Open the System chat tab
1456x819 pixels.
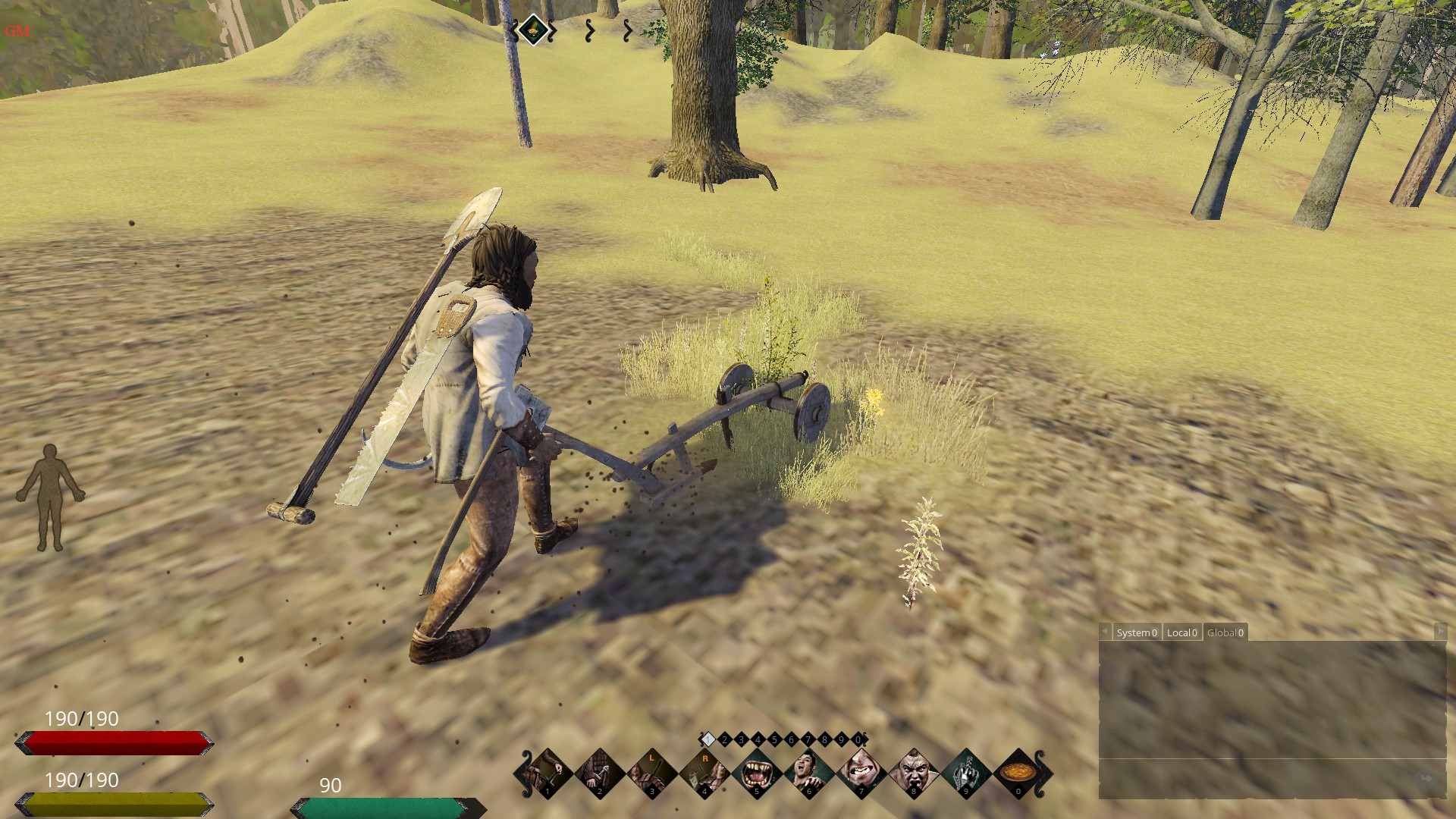click(x=1136, y=632)
